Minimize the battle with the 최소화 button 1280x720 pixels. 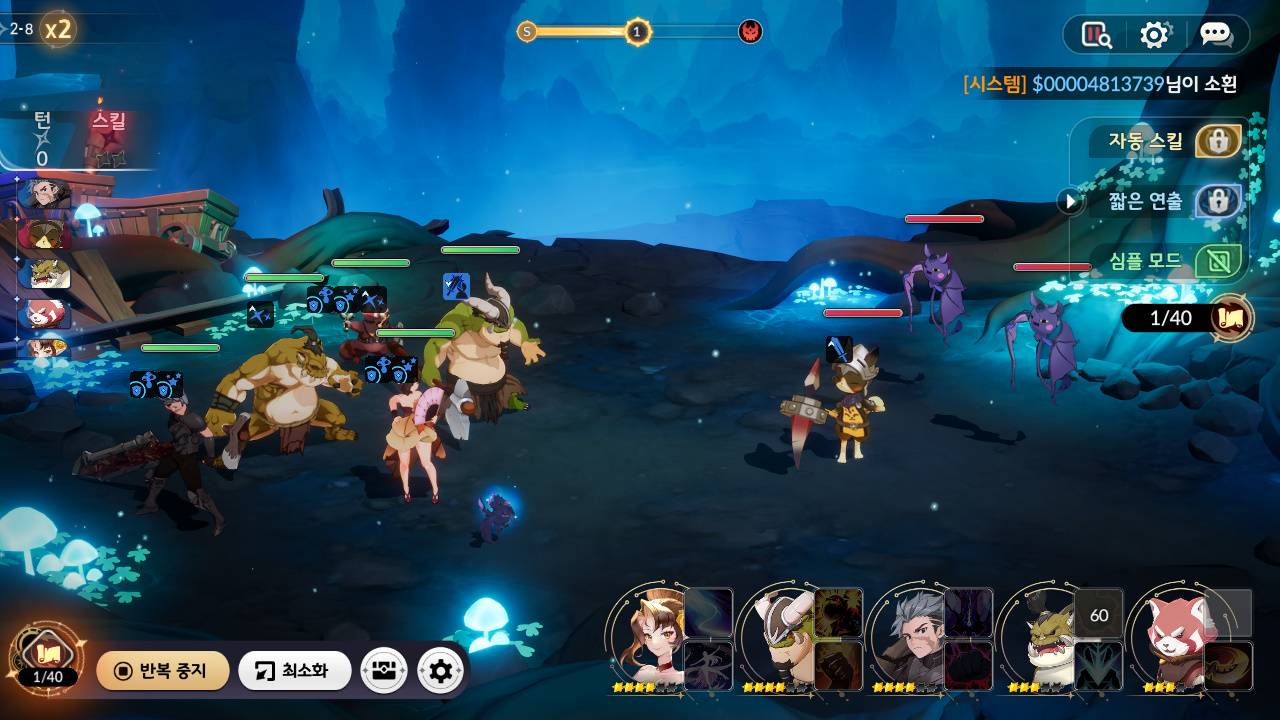[294, 670]
